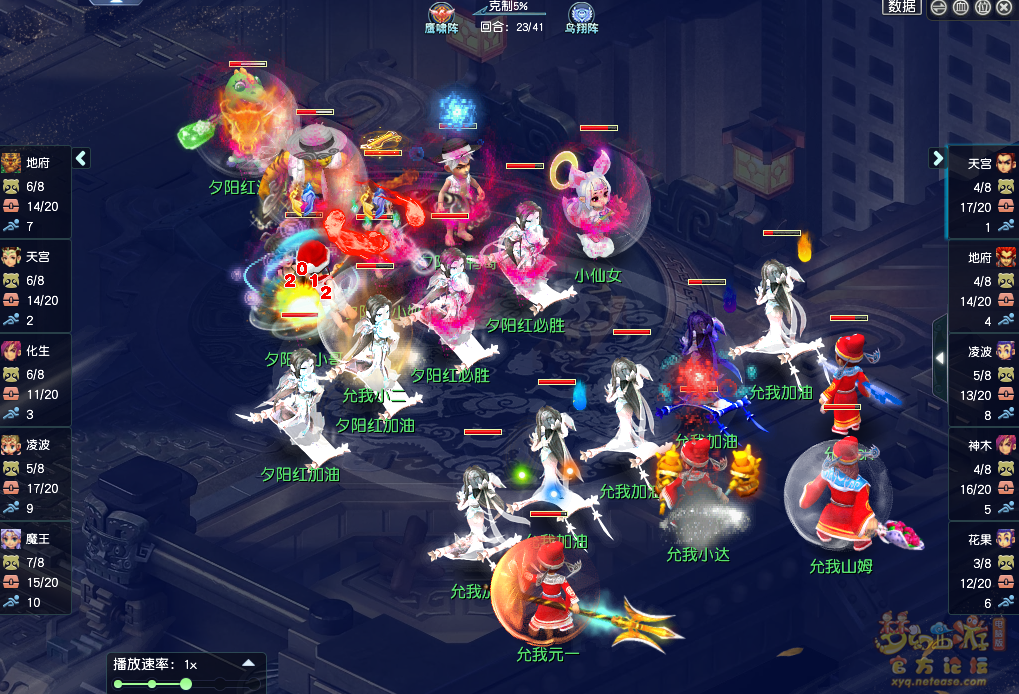Open the 数据 data panel

902,7
